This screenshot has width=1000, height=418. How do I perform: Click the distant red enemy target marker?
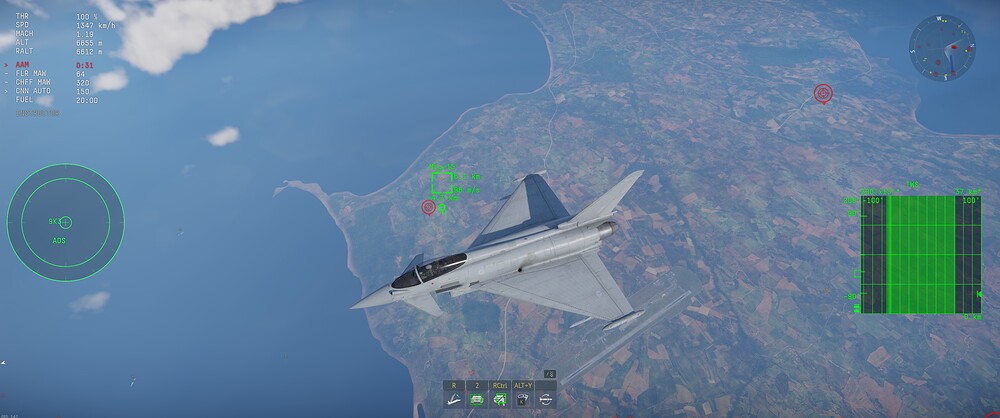[x=823, y=93]
